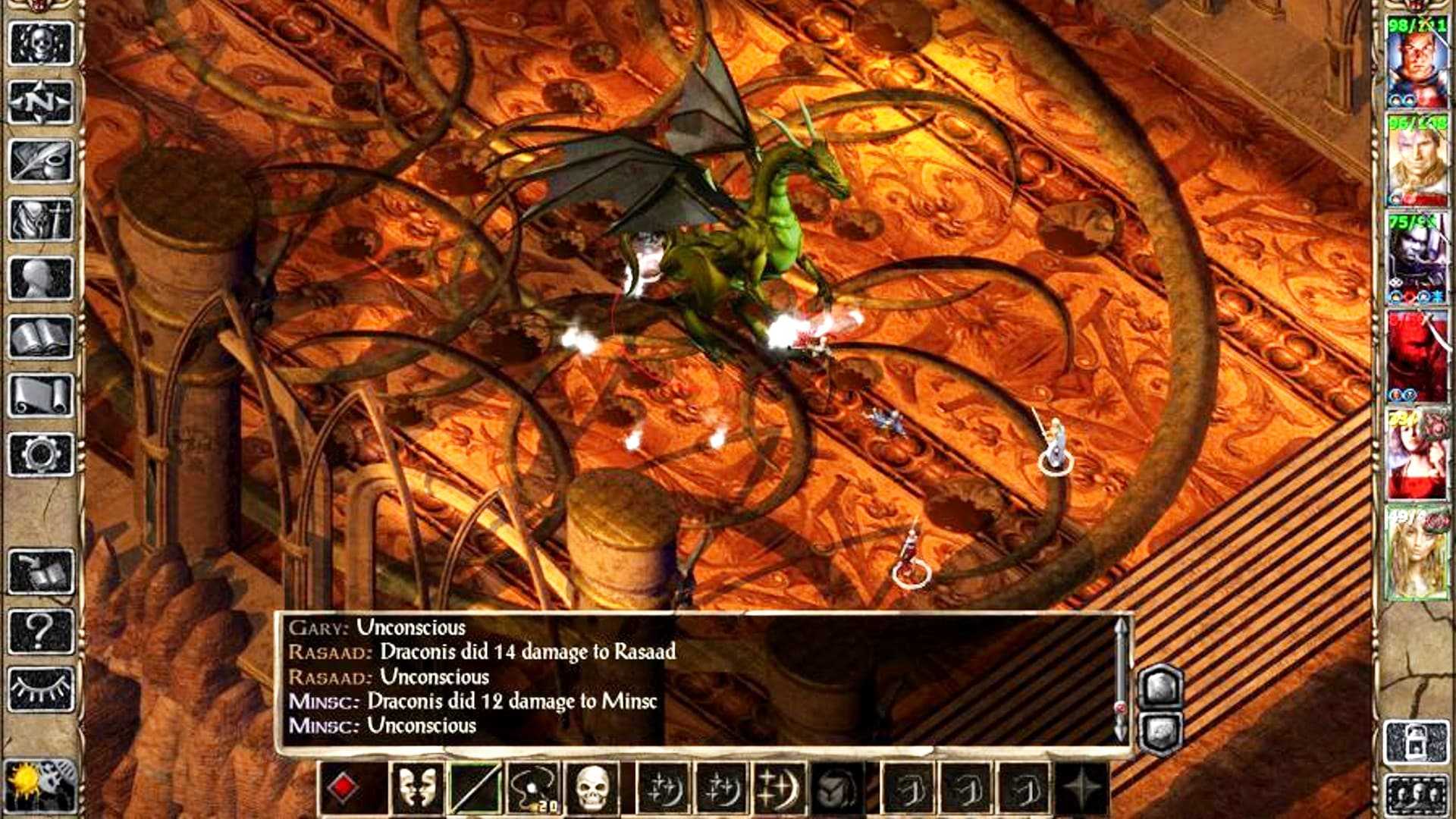The image size is (1456, 819).
Task: Click the skull button in left sidebar
Action: (x=41, y=44)
